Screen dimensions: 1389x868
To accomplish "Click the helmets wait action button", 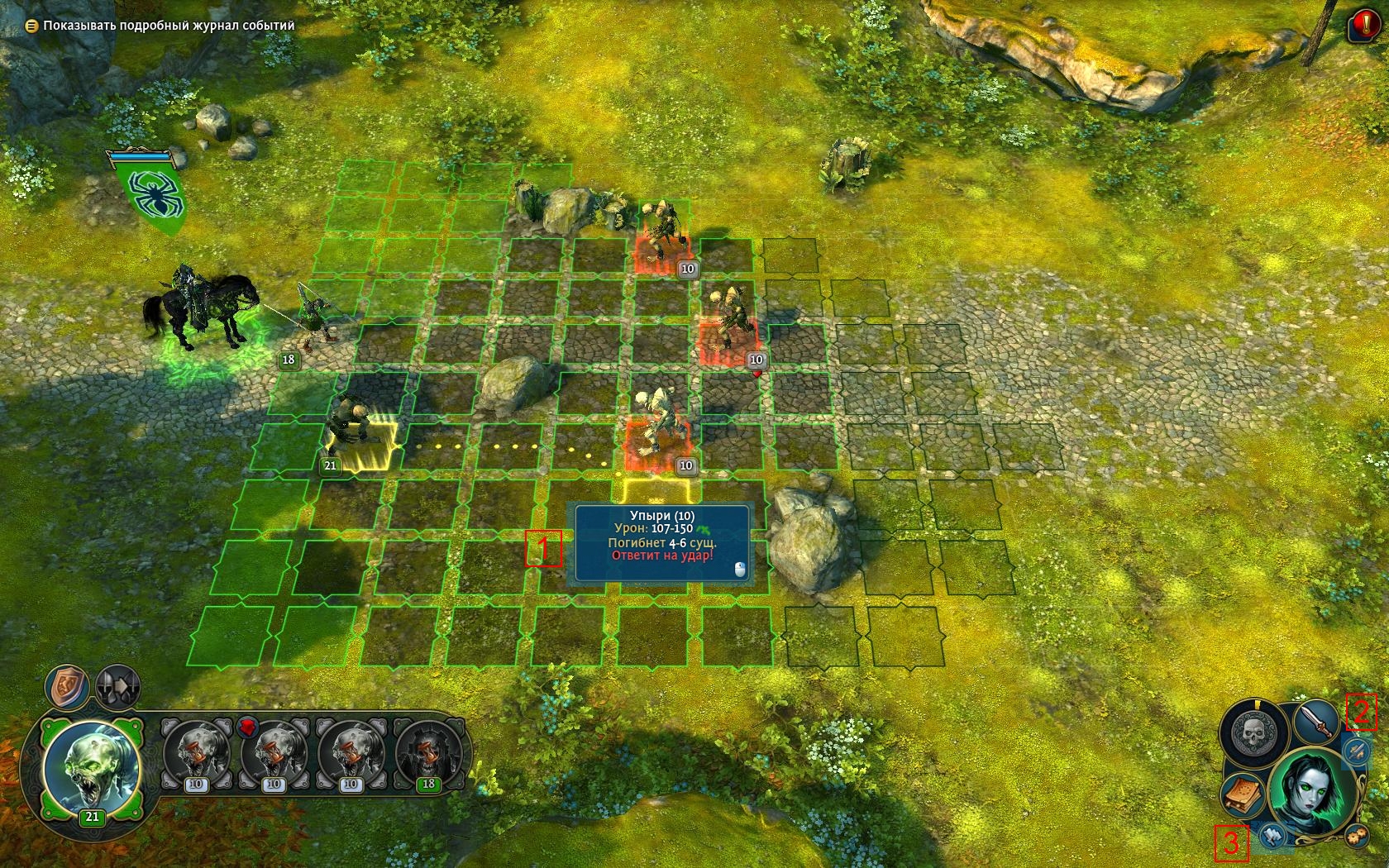I will (117, 686).
